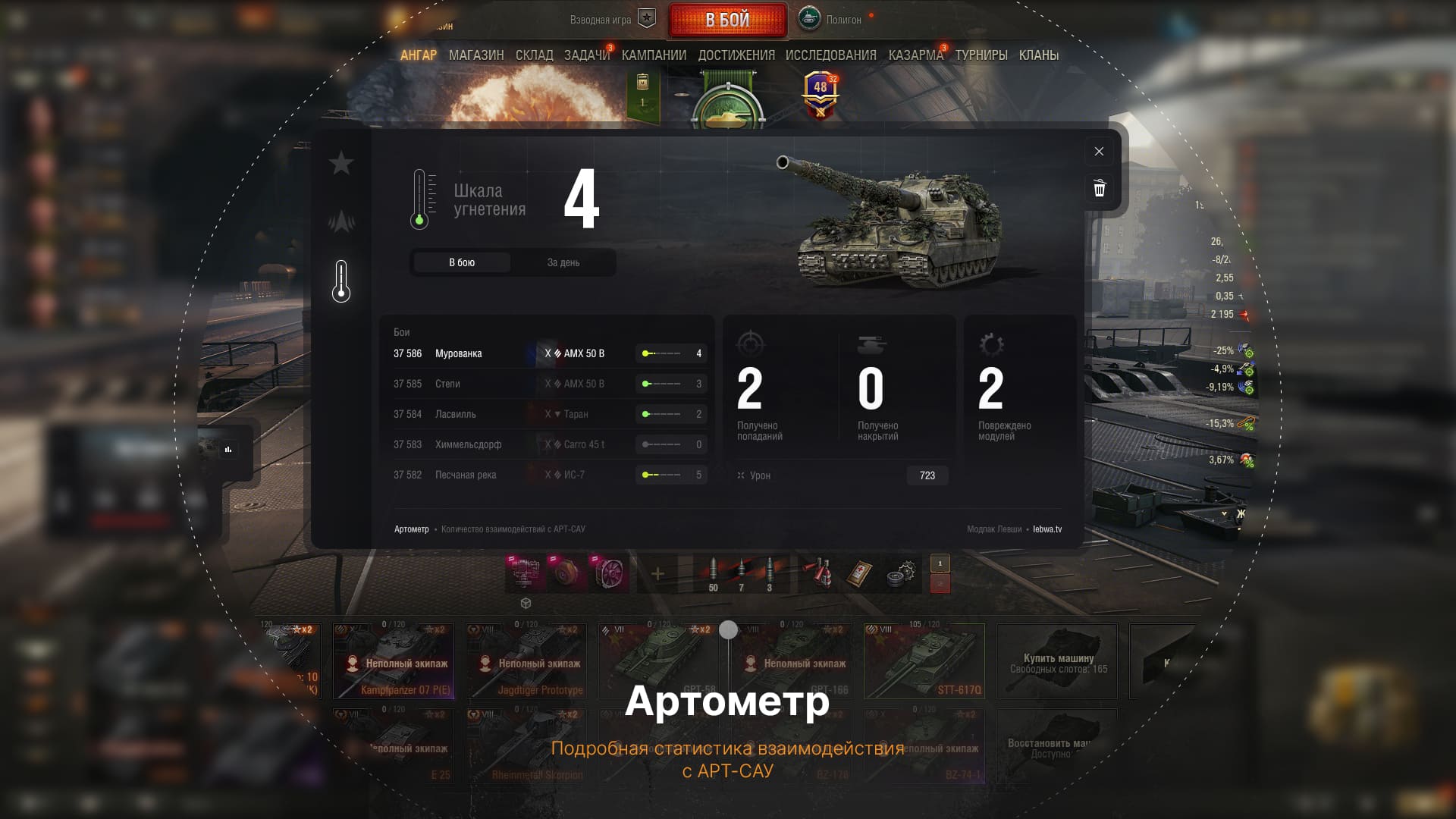Screen dimensions: 1456x819
Task: Clear statistics with the trash icon
Action: coord(1099,188)
